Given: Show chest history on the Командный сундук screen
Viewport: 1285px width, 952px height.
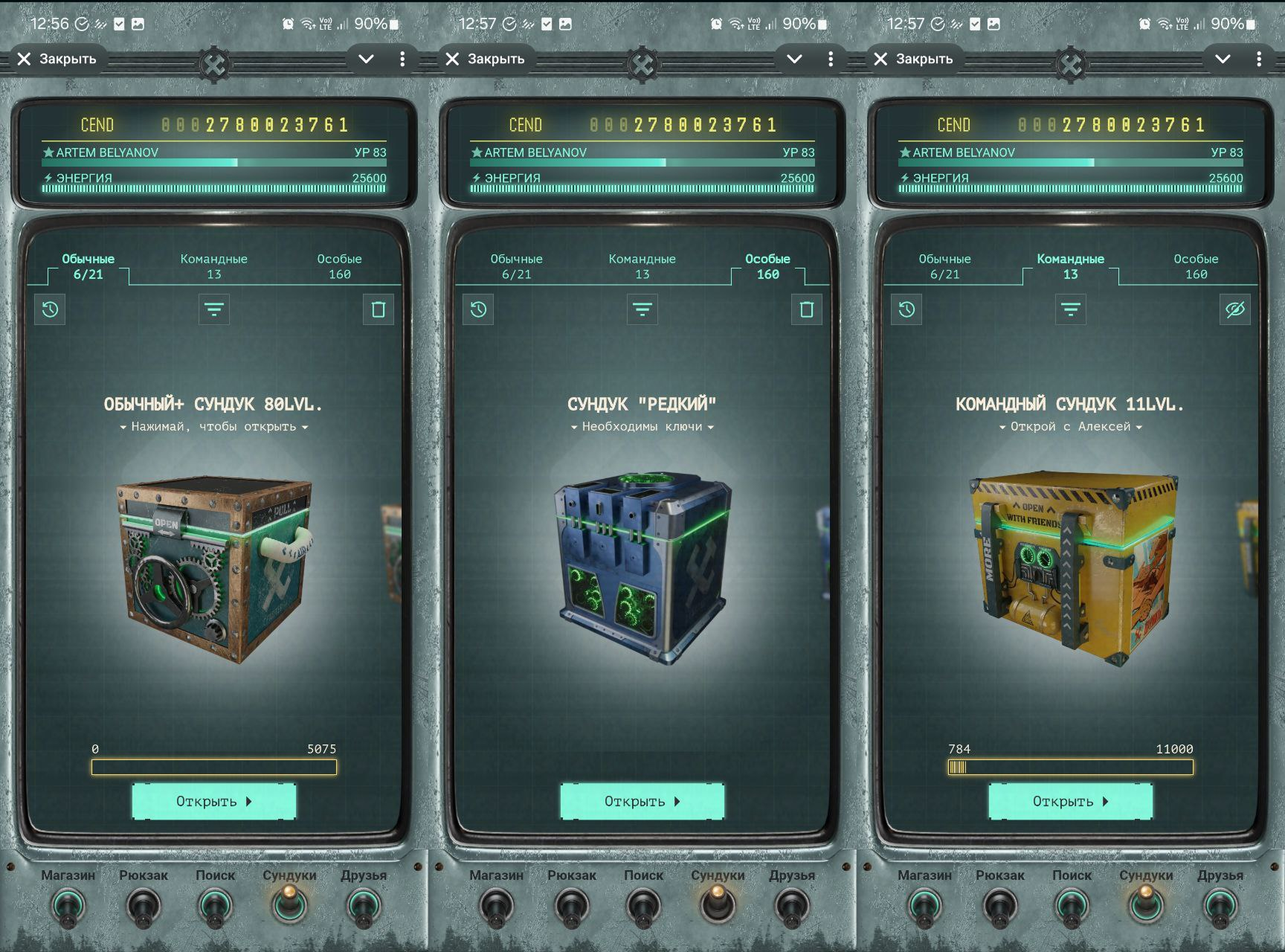Looking at the screenshot, I should [906, 309].
